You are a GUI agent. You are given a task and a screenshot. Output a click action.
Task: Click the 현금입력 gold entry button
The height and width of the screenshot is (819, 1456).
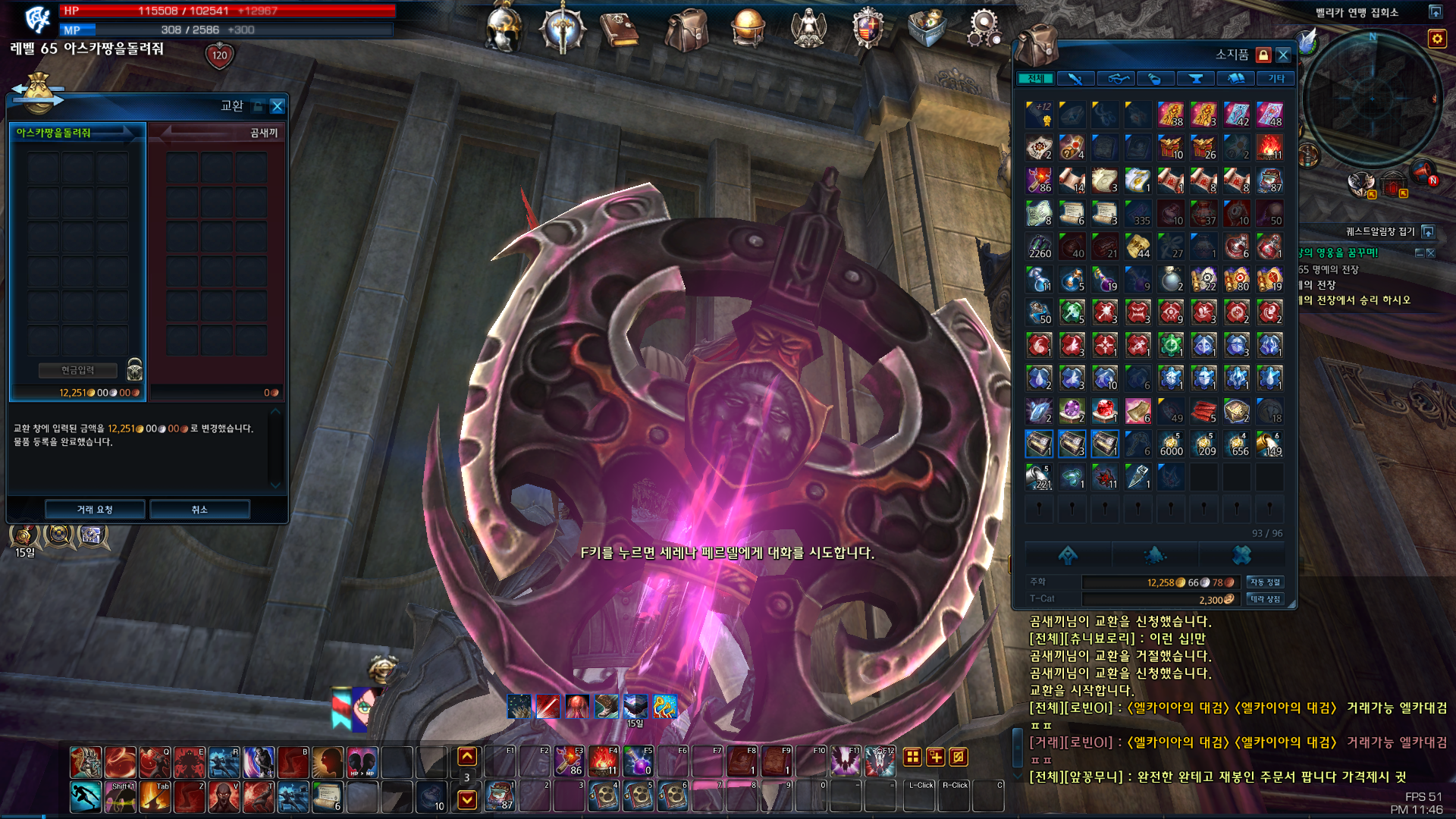(78, 370)
